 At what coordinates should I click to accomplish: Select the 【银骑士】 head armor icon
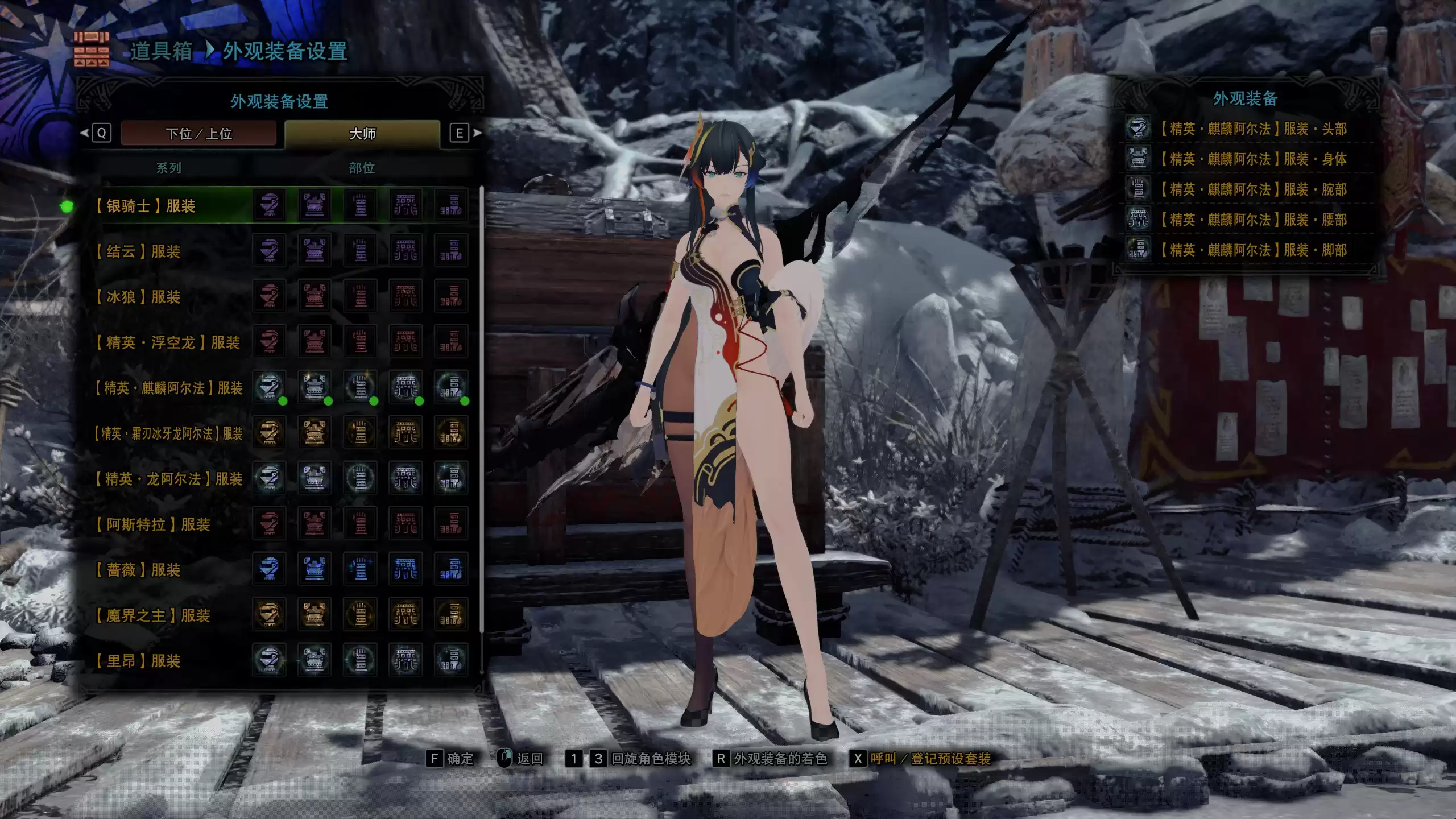pyautogui.click(x=270, y=206)
